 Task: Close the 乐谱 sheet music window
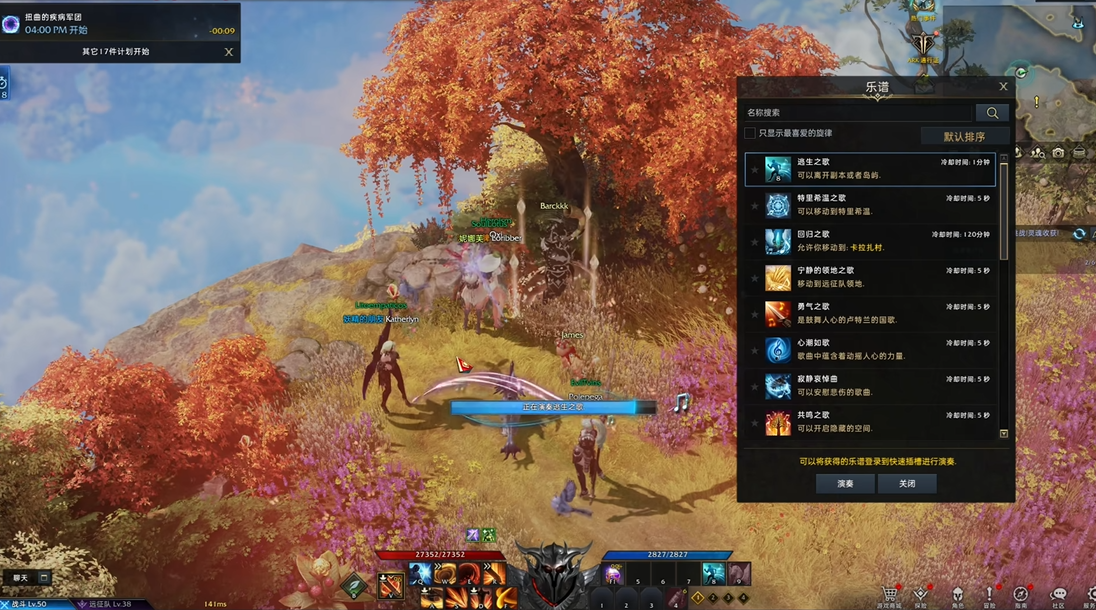(1003, 87)
